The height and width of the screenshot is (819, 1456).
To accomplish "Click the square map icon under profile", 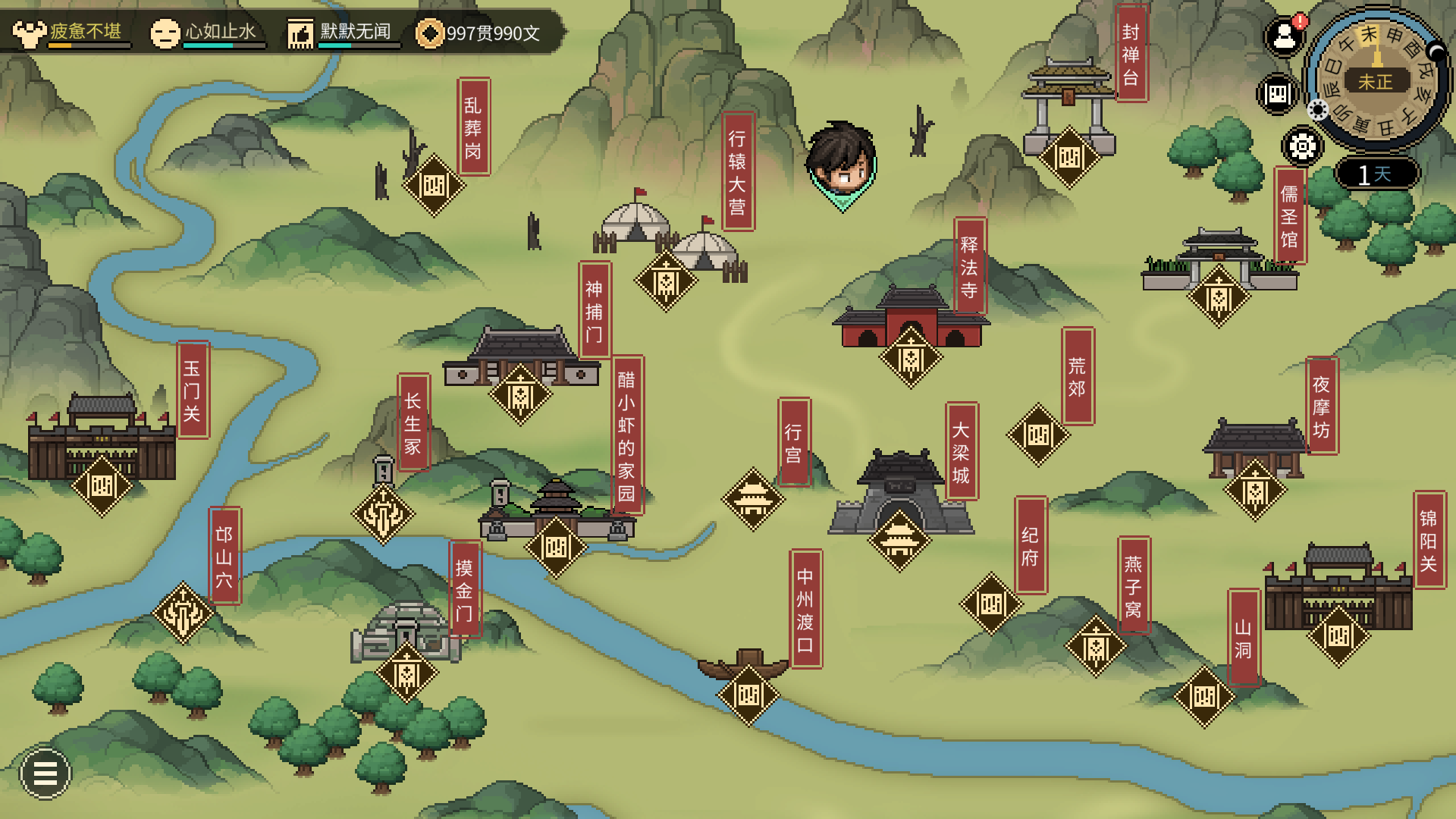I will (1278, 94).
